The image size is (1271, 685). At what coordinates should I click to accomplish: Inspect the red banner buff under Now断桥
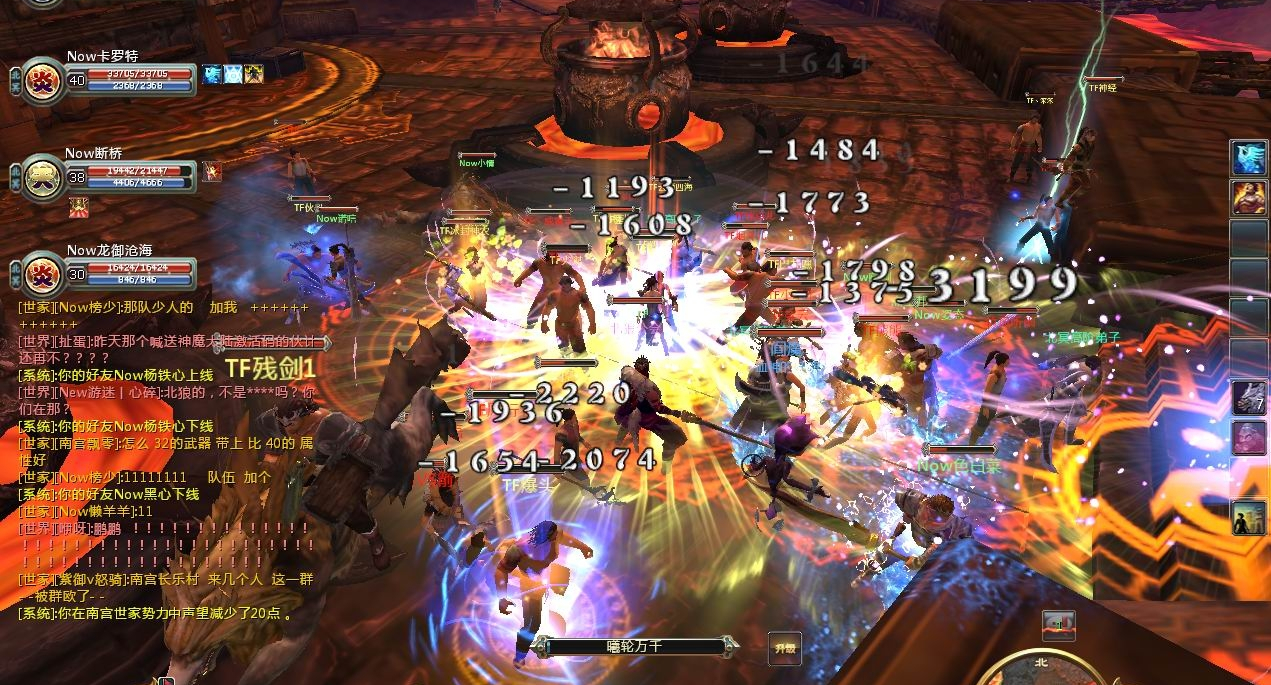(x=79, y=207)
